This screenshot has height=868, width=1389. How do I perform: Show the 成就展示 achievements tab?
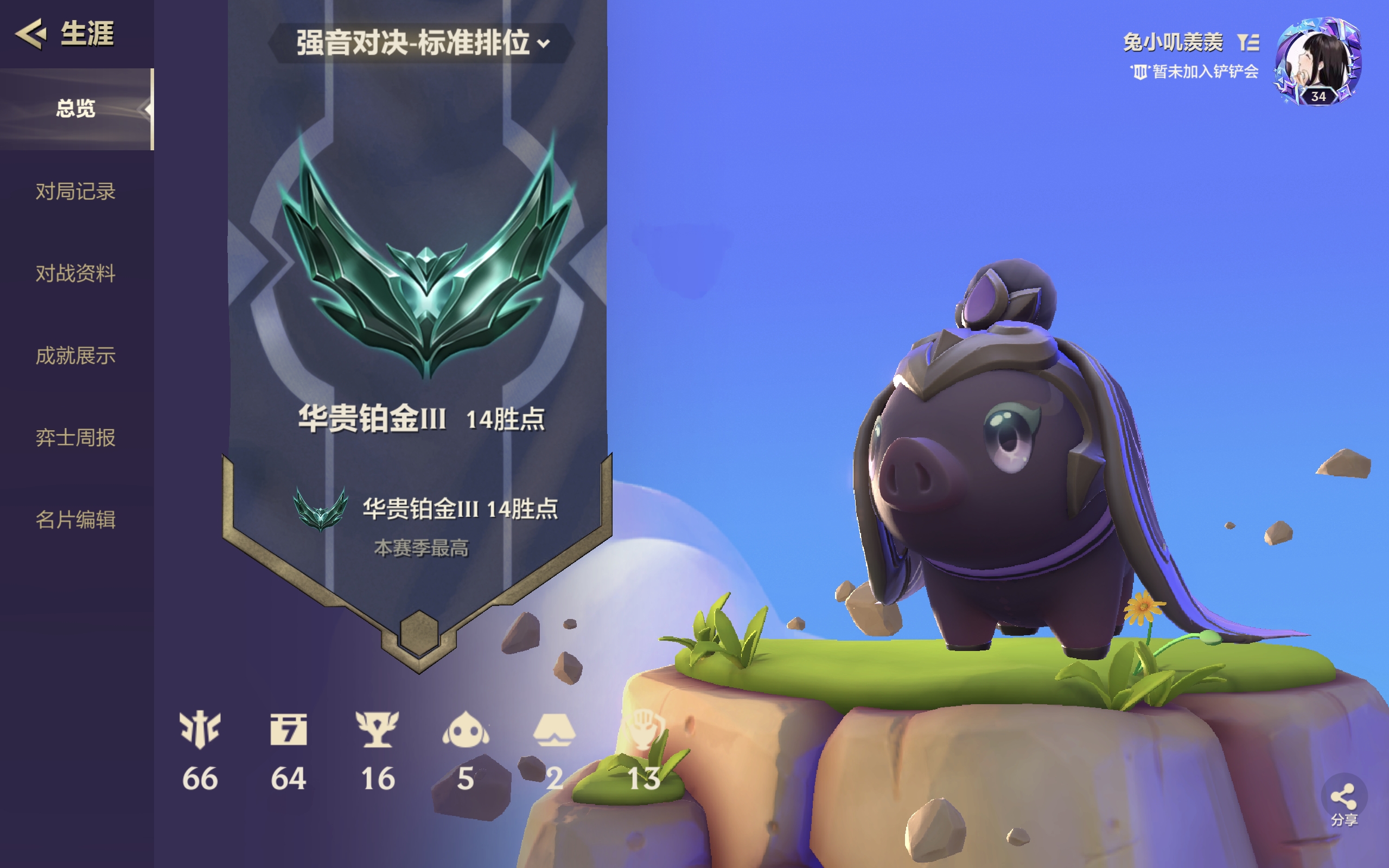76,355
